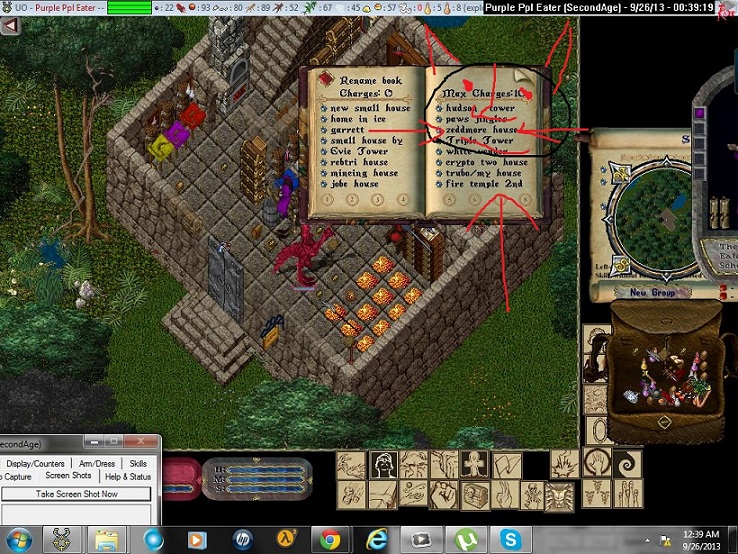The image size is (738, 554).
Task: Turn to runebook page 4
Action: pos(401,199)
